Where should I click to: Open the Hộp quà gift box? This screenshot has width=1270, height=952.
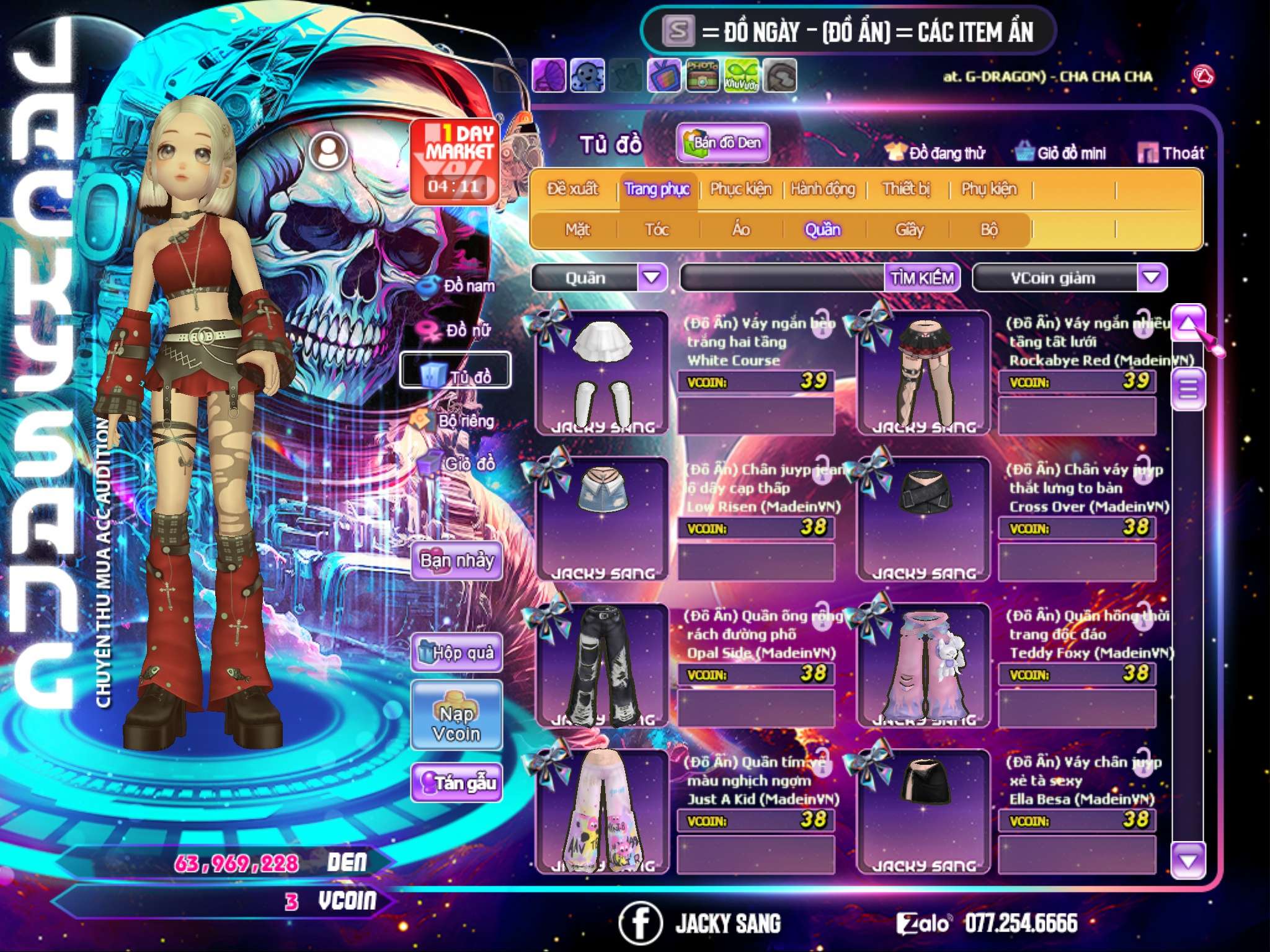pyautogui.click(x=456, y=653)
